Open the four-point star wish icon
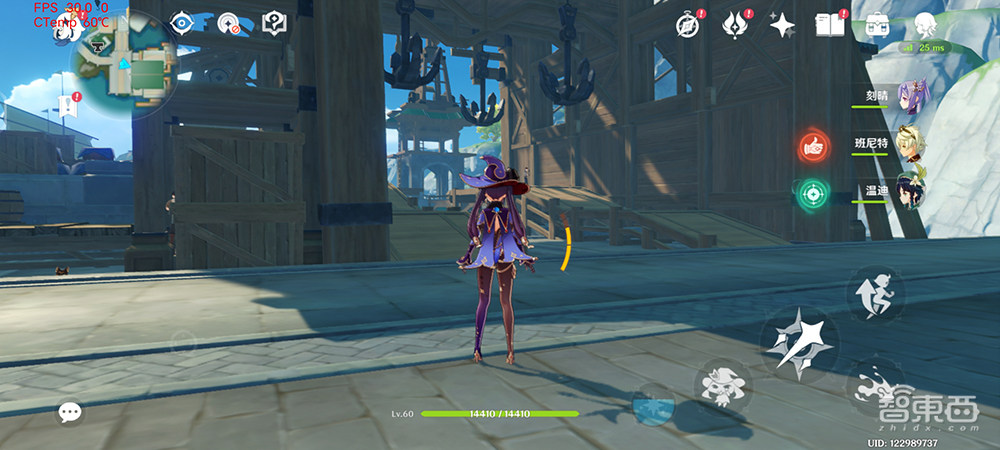This screenshot has width=1000, height=450. click(782, 25)
